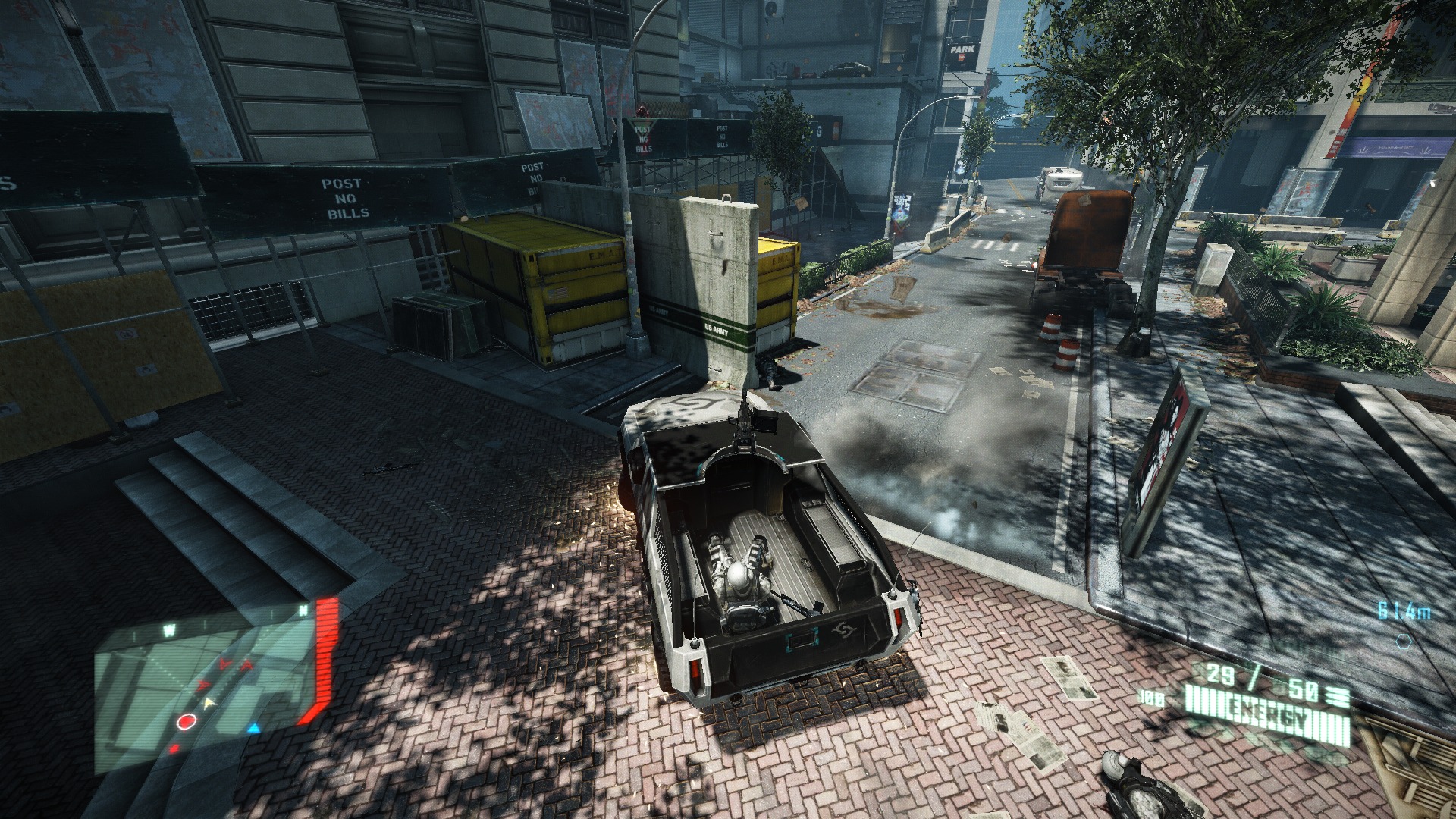Click the yellow player arrow on the minimap
Image resolution: width=1456 pixels, height=819 pixels.
click(211, 704)
